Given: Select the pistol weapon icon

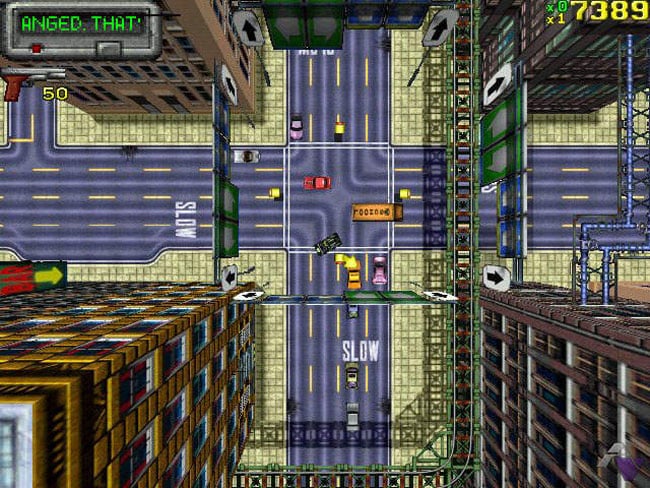Looking at the screenshot, I should pyautogui.click(x=22, y=83).
